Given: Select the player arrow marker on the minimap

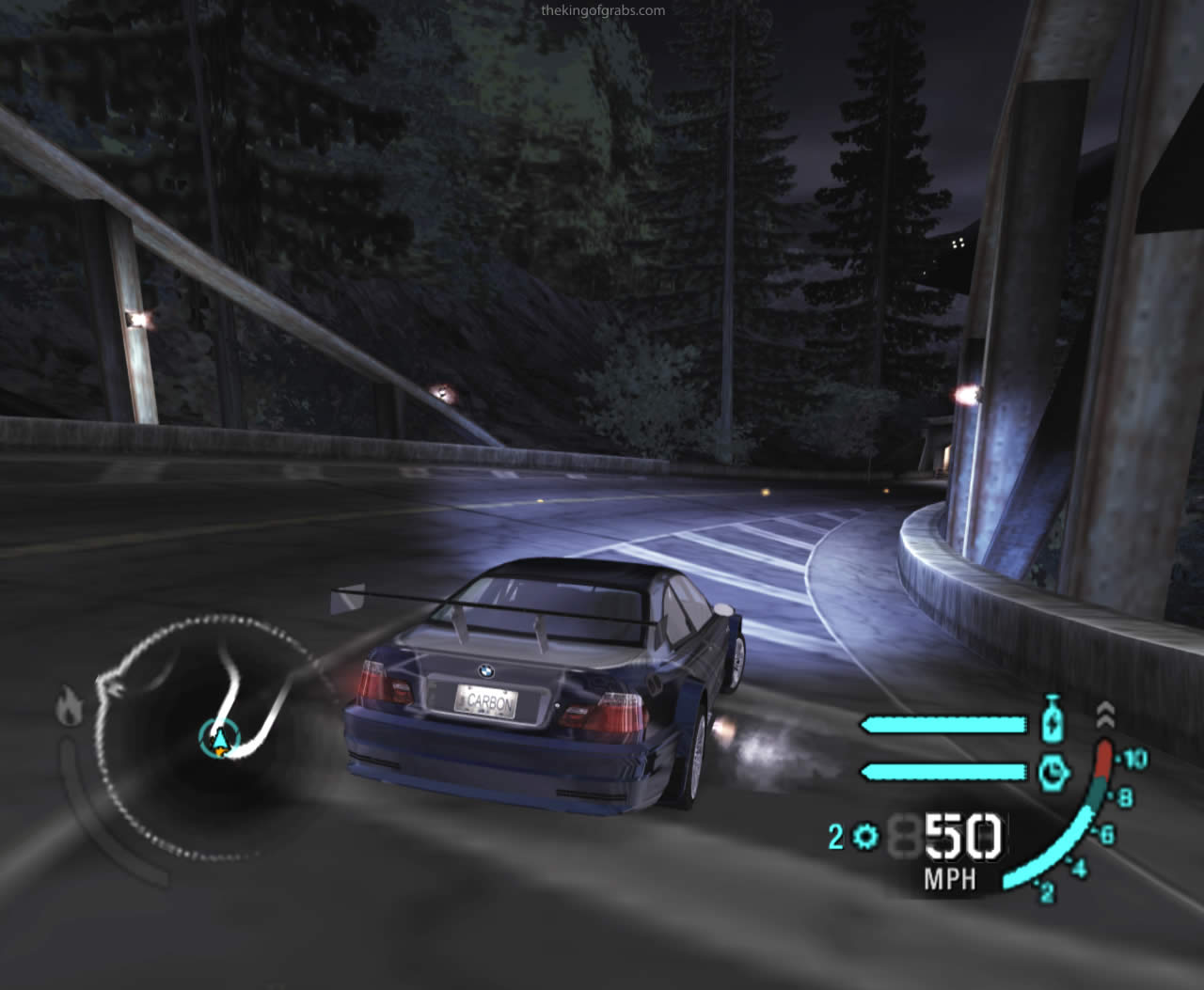Looking at the screenshot, I should 219,739.
